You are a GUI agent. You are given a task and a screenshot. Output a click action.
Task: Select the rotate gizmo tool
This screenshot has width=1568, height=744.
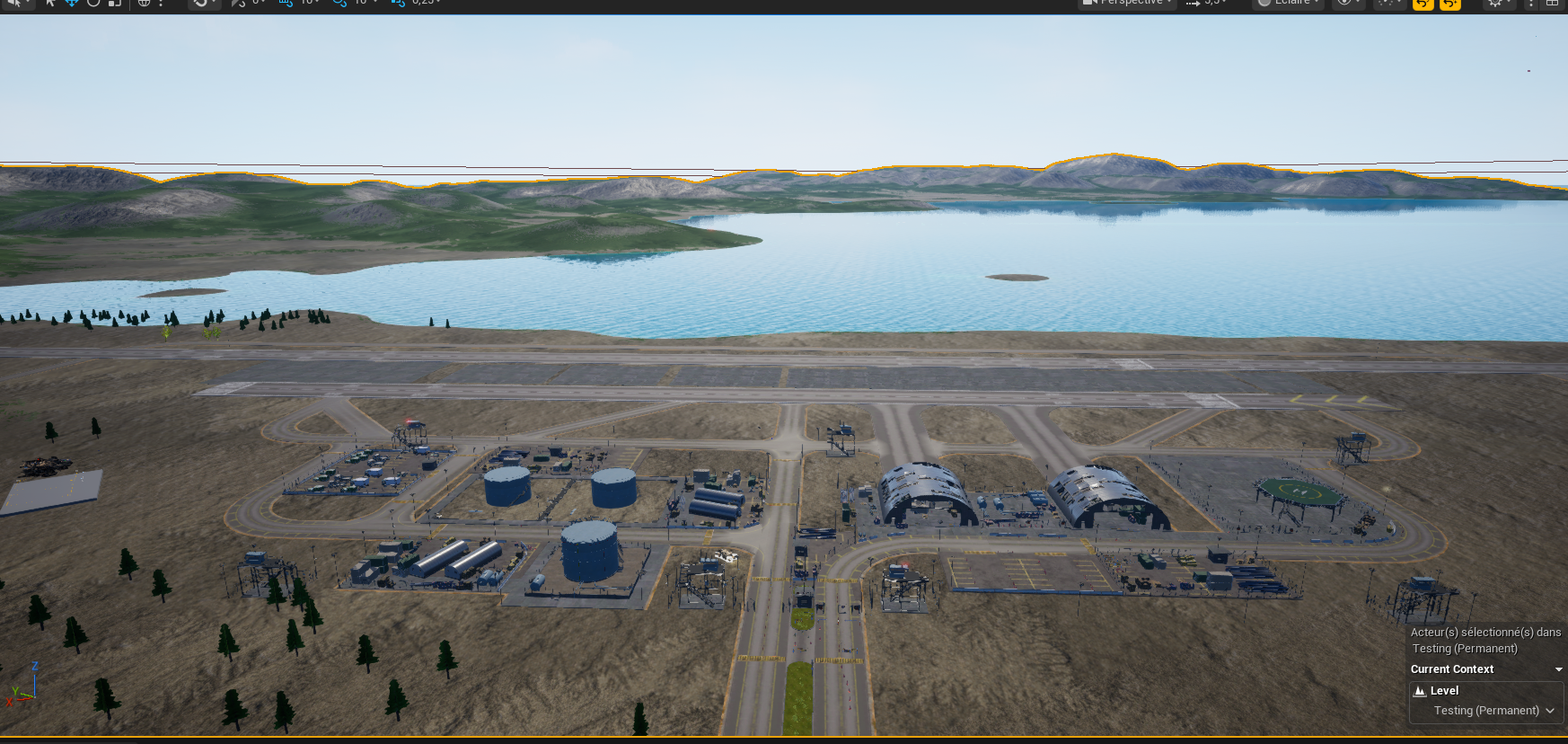point(93,3)
